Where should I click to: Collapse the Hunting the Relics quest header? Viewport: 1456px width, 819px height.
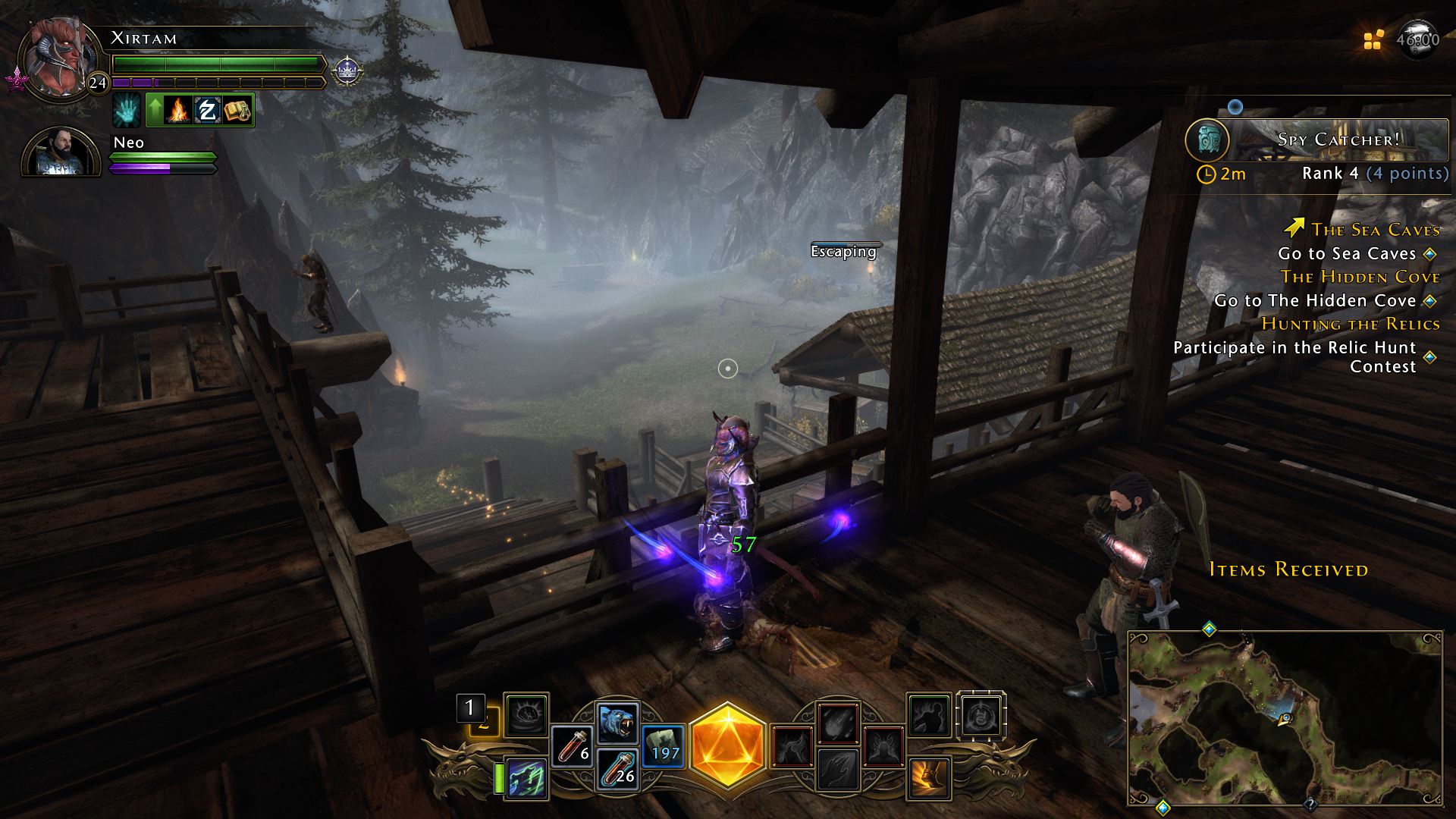1351,324
